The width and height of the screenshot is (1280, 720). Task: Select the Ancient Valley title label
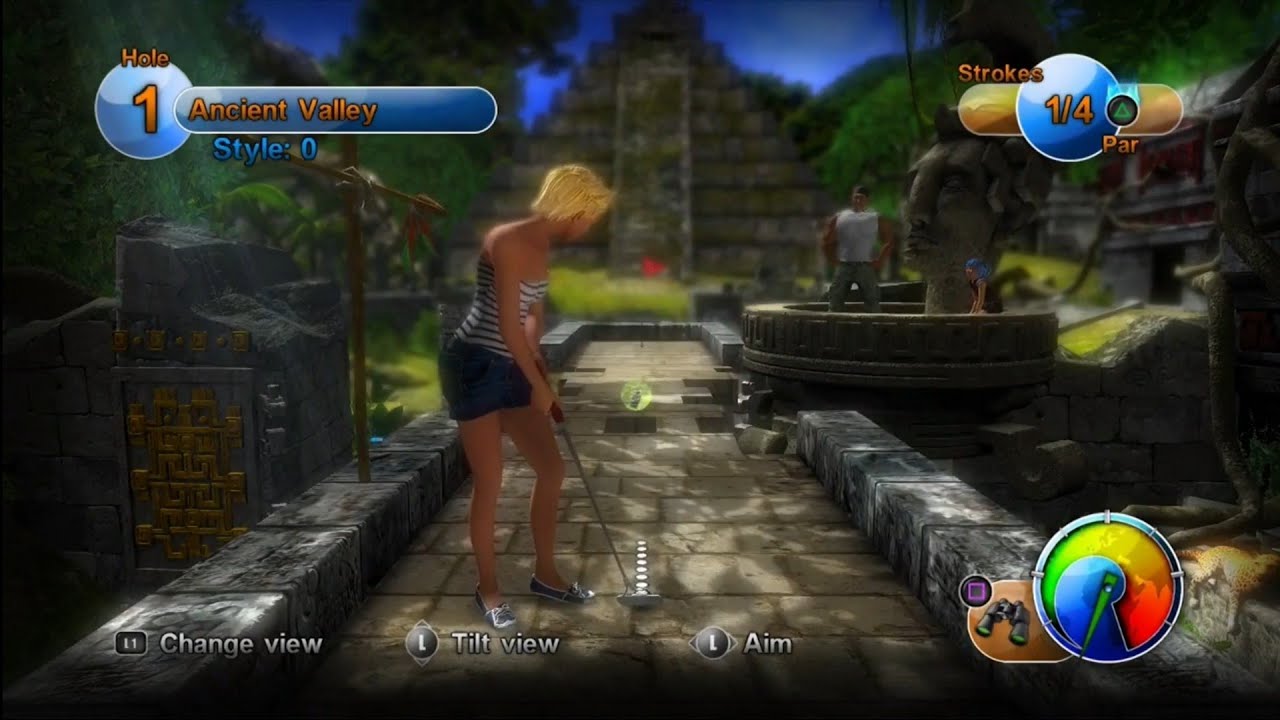(283, 110)
